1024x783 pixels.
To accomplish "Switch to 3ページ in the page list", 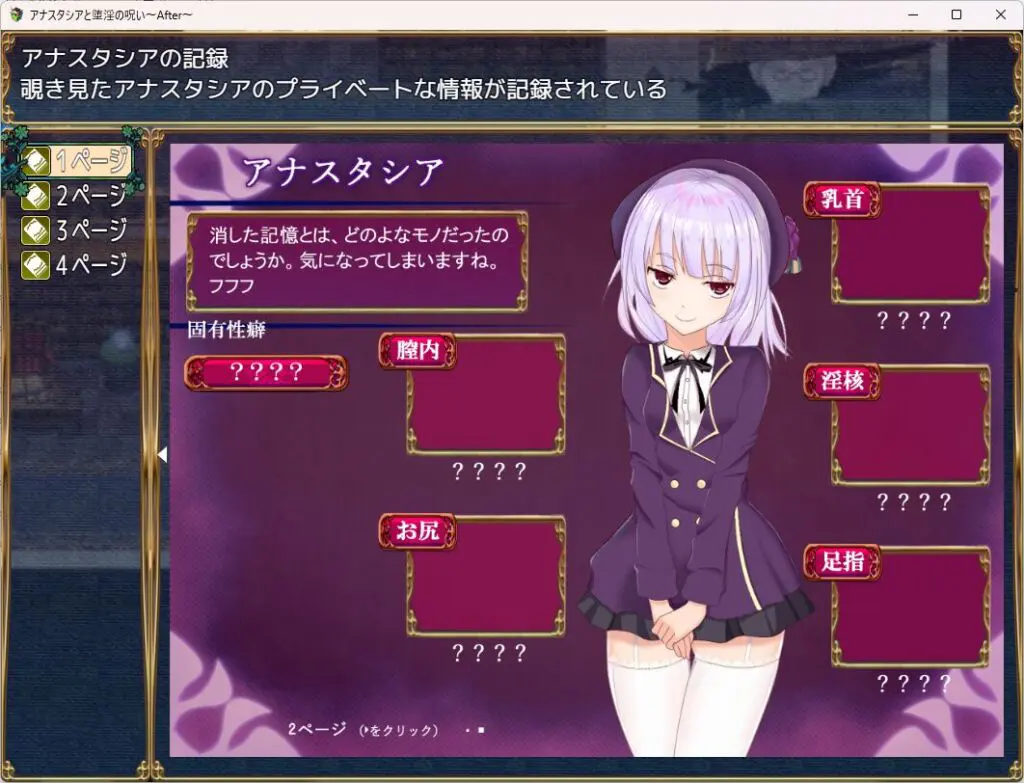I will pyautogui.click(x=77, y=230).
